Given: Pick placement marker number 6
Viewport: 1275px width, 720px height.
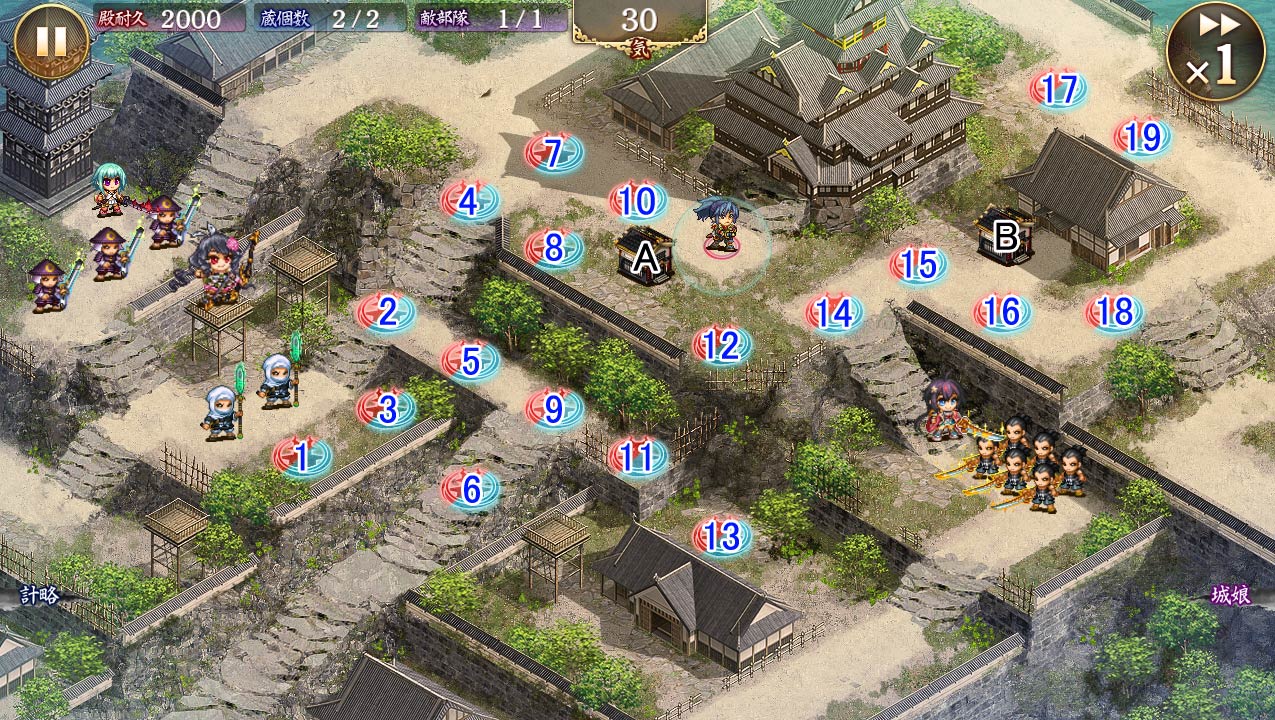Looking at the screenshot, I should tap(470, 489).
